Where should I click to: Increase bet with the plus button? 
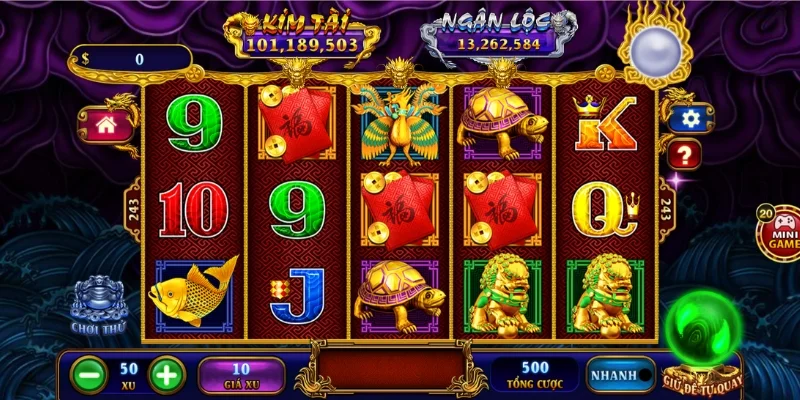[x=166, y=375]
